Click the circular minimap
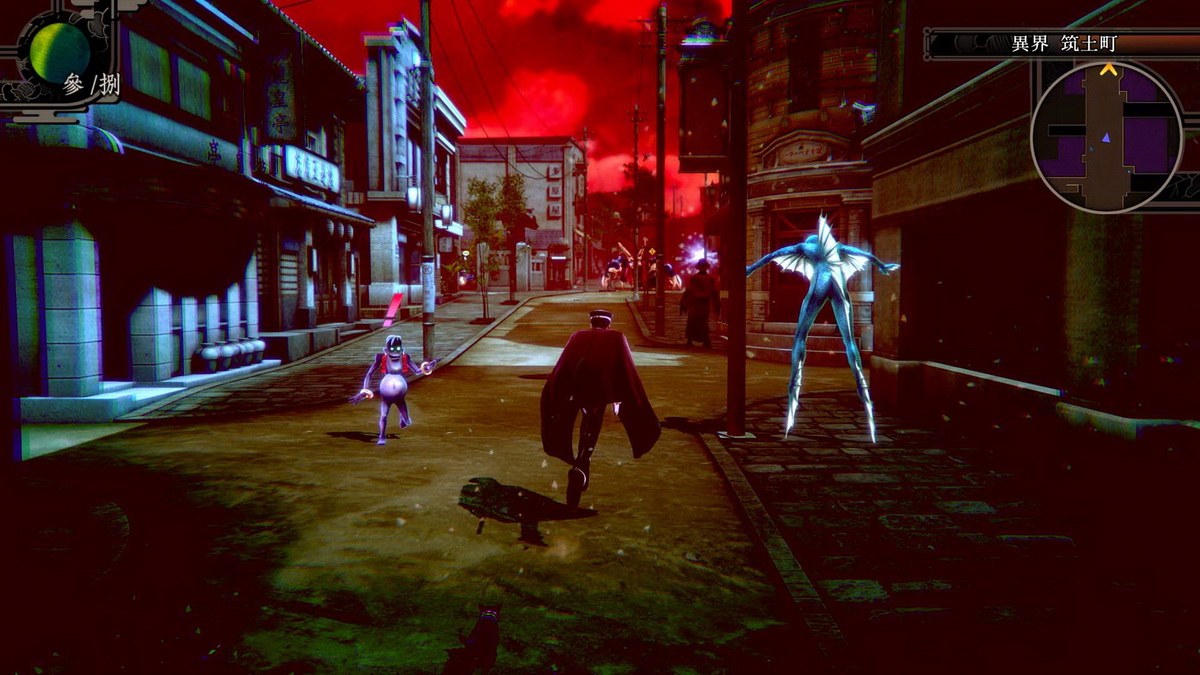 [x=1106, y=137]
